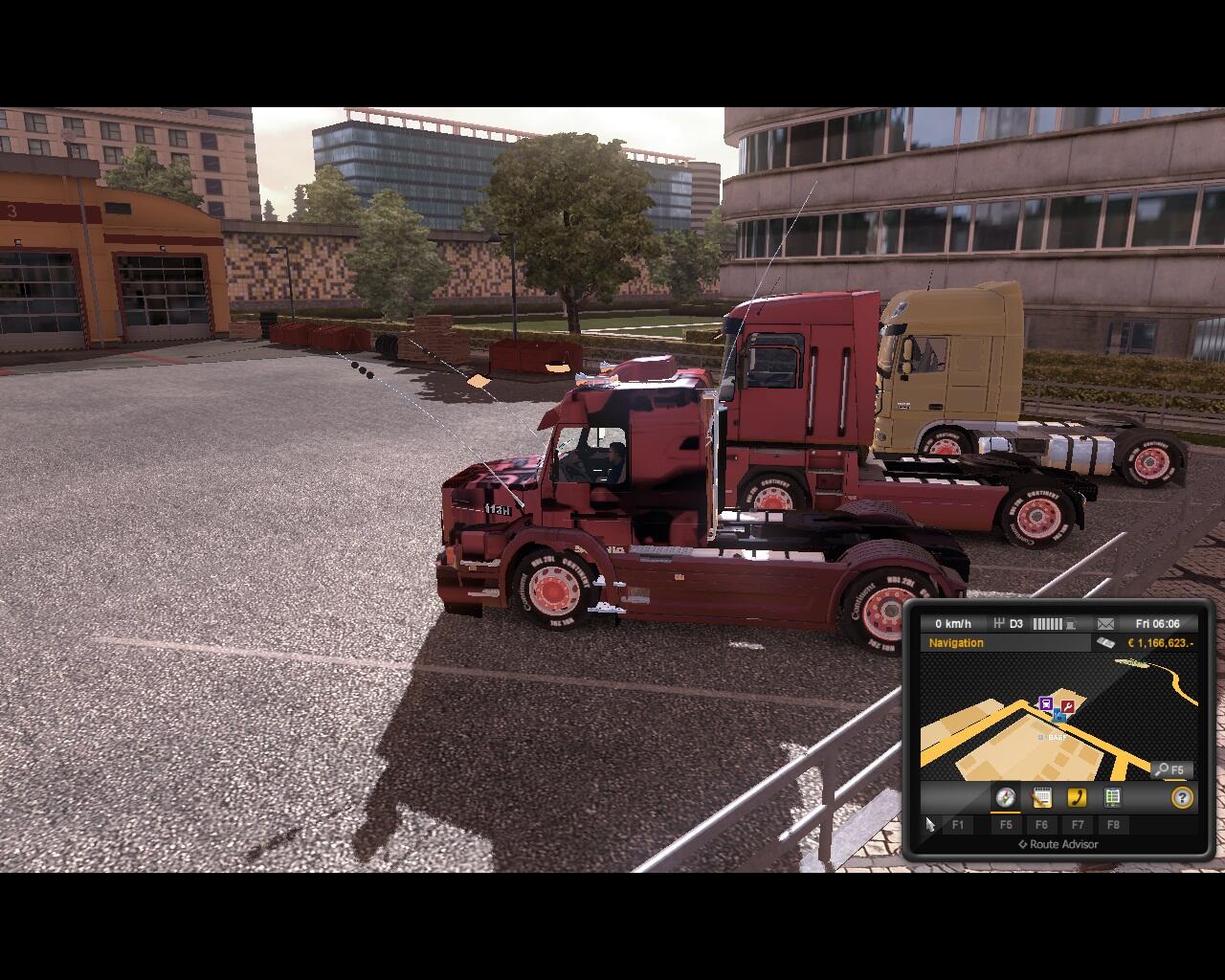Screen dimensions: 1225x980
Task: Zoom the Route Advisor map with magnifier
Action: (x=1169, y=769)
